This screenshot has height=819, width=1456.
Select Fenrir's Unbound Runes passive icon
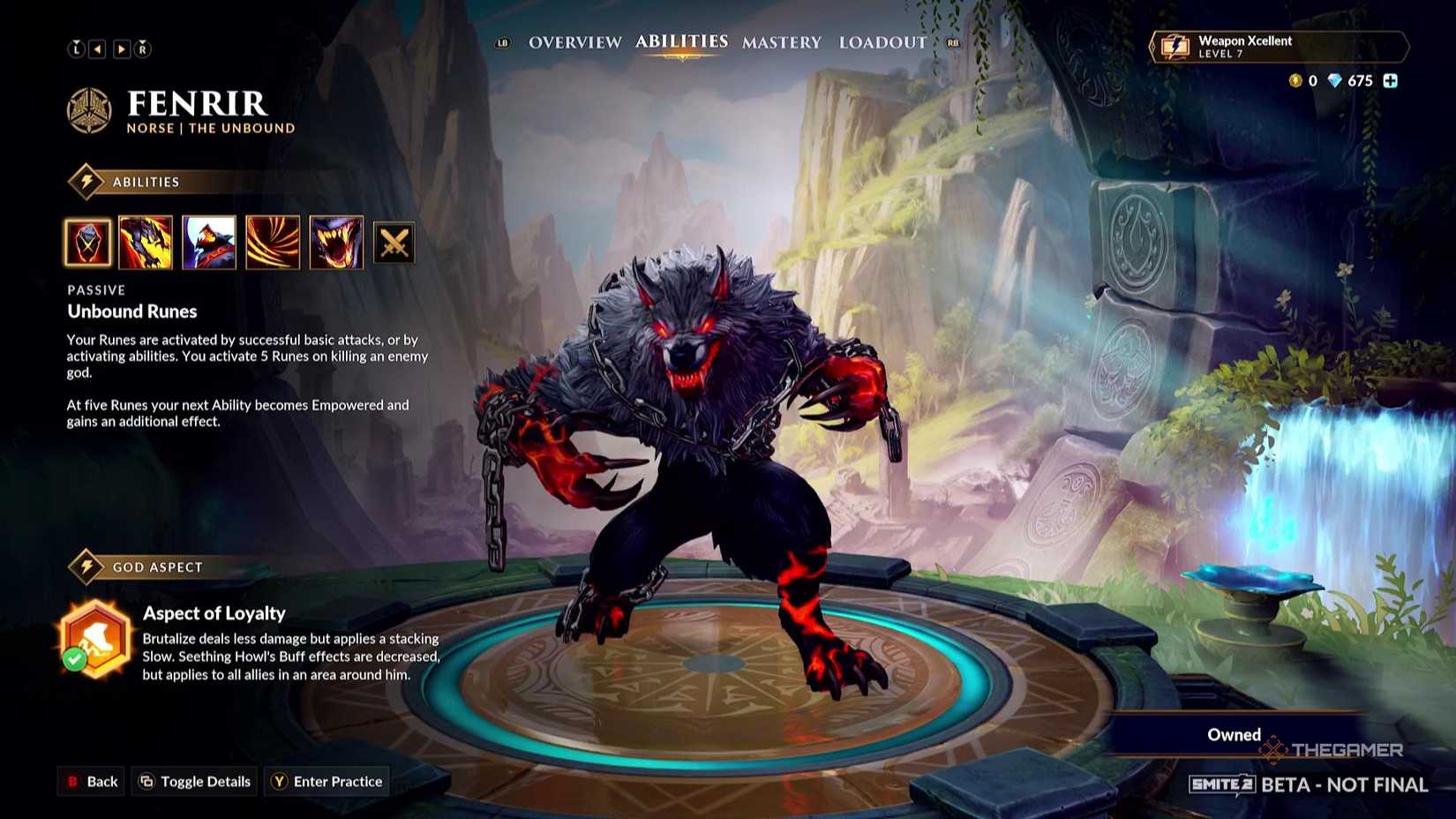(86, 244)
